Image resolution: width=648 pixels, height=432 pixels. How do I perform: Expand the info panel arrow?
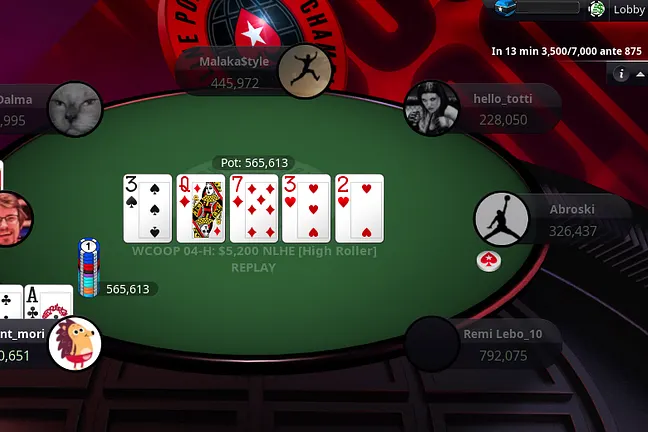pyautogui.click(x=639, y=74)
